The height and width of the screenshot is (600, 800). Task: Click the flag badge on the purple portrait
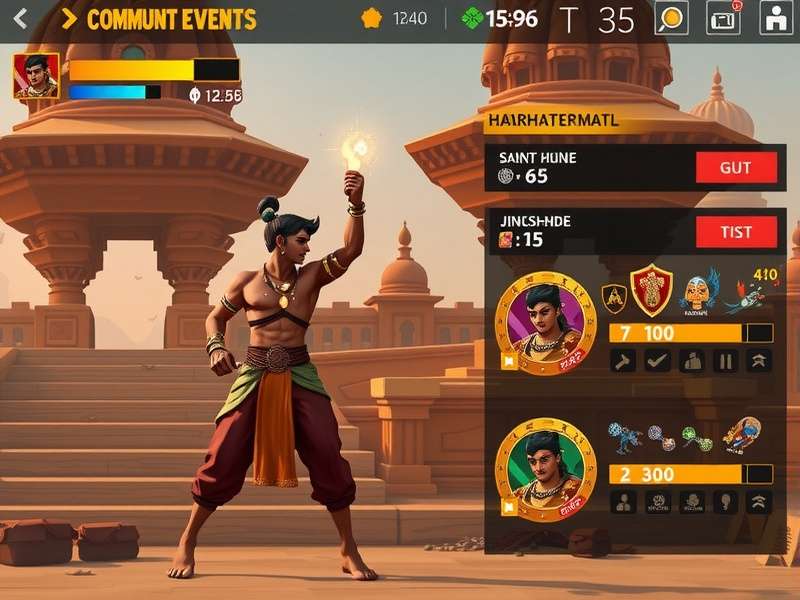[509, 363]
